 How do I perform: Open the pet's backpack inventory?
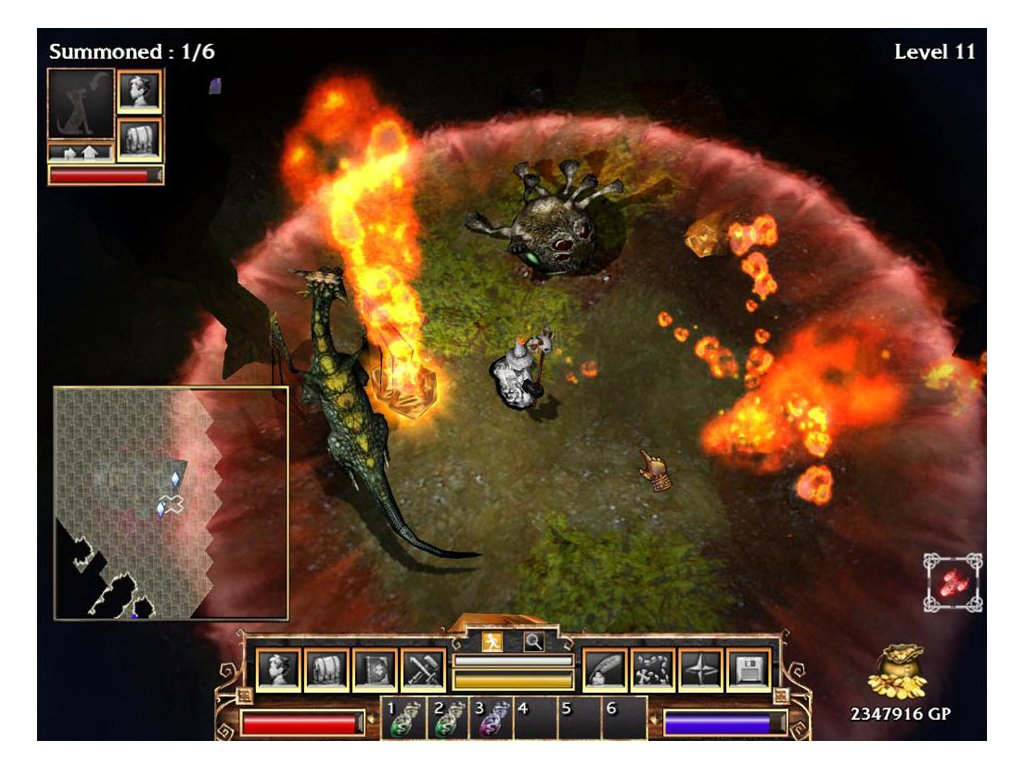coord(139,139)
